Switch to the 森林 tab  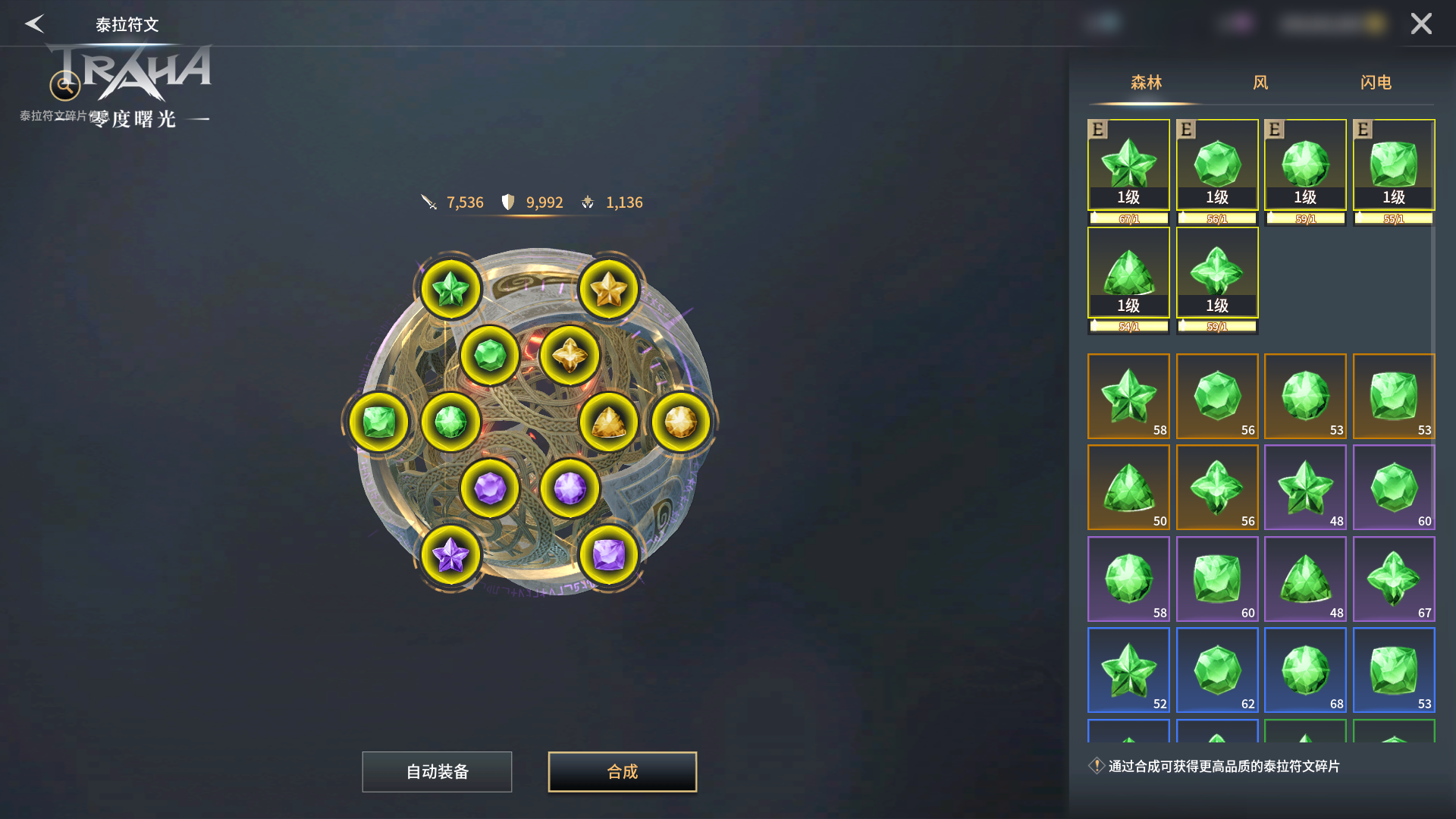(1146, 83)
